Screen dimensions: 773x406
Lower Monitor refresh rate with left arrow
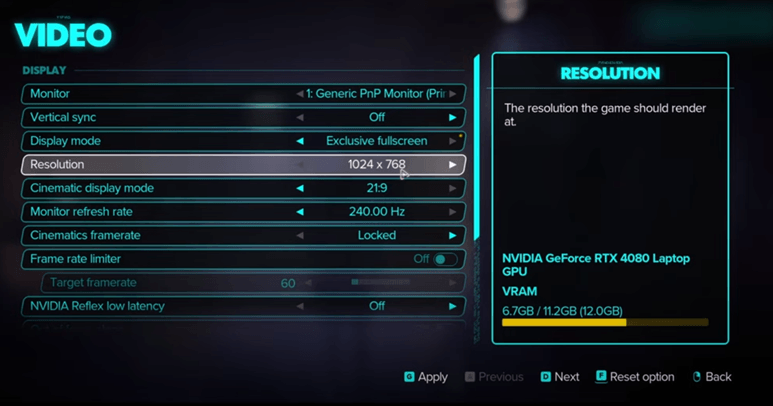tap(300, 212)
